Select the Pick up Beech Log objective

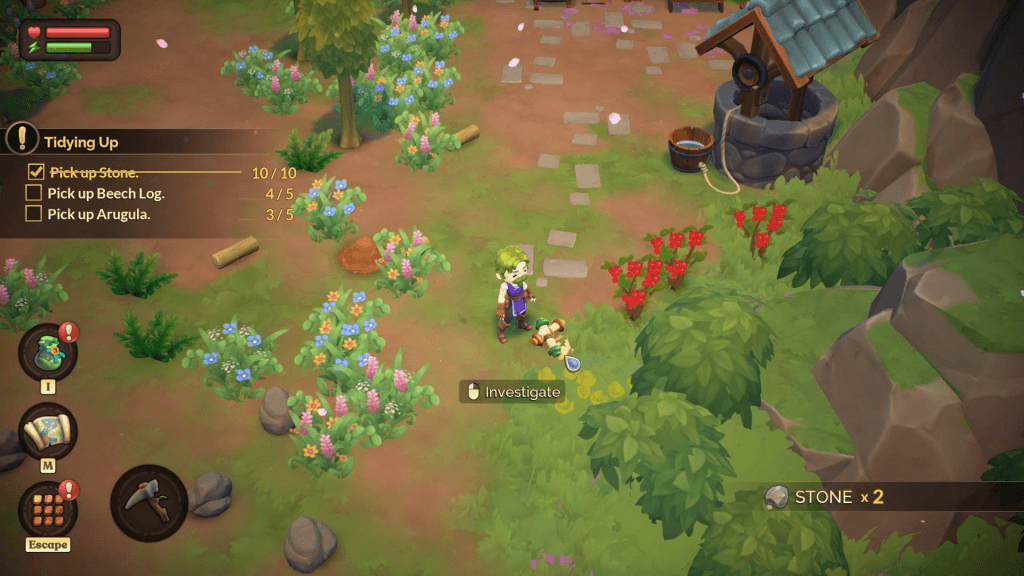106,193
